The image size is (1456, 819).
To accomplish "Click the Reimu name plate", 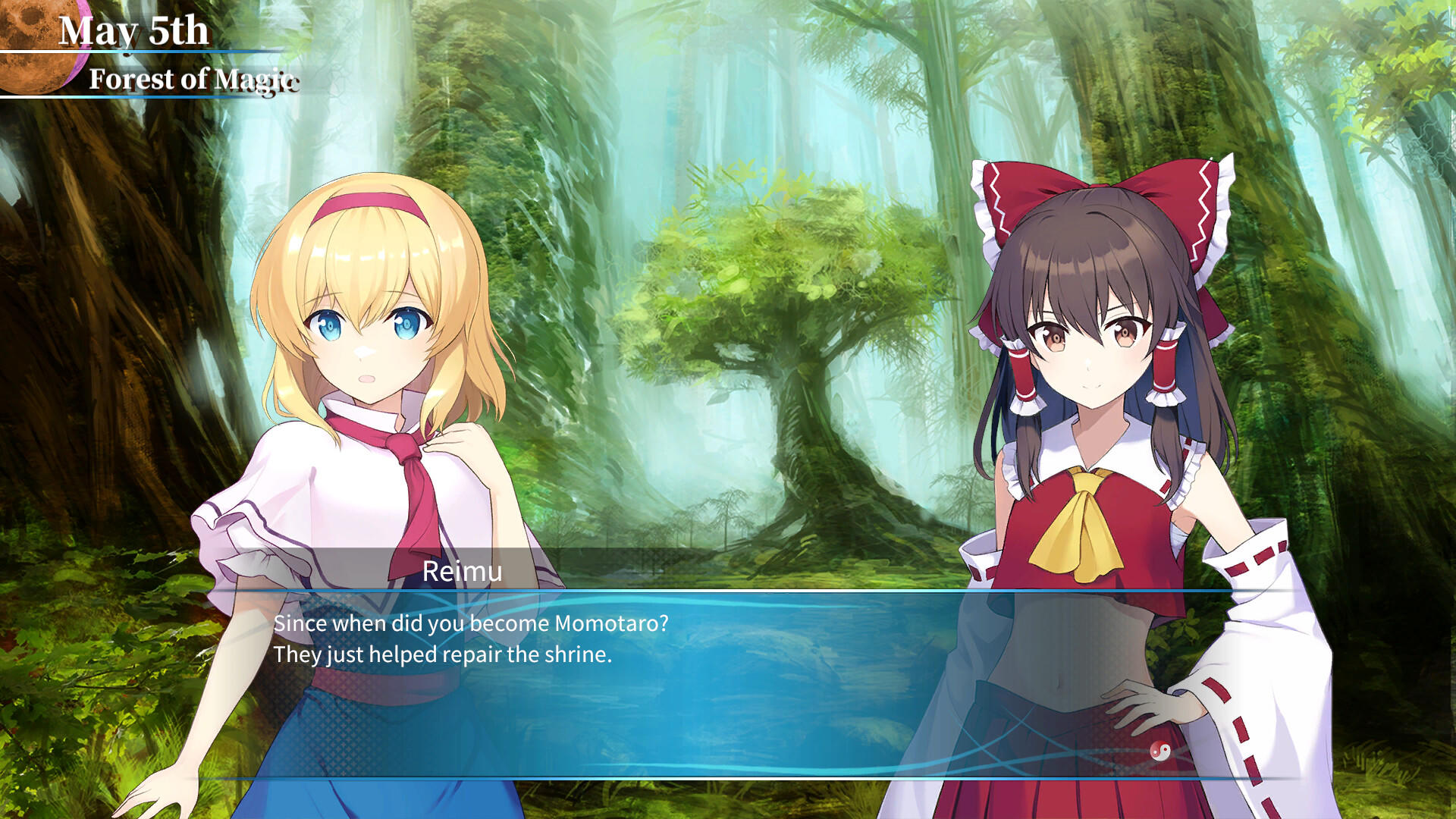I will [x=463, y=572].
